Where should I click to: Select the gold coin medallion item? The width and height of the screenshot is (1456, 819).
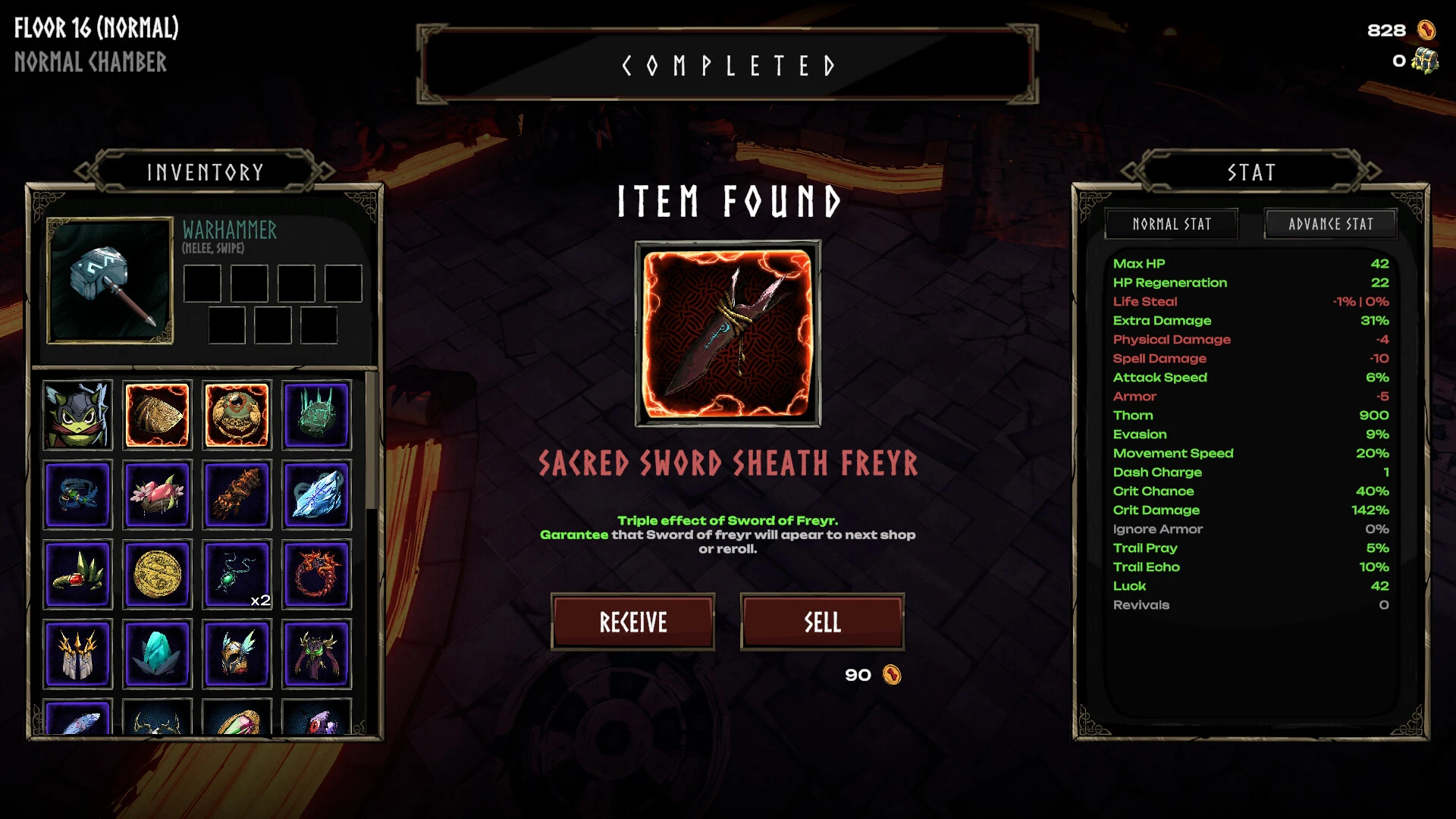click(x=157, y=575)
